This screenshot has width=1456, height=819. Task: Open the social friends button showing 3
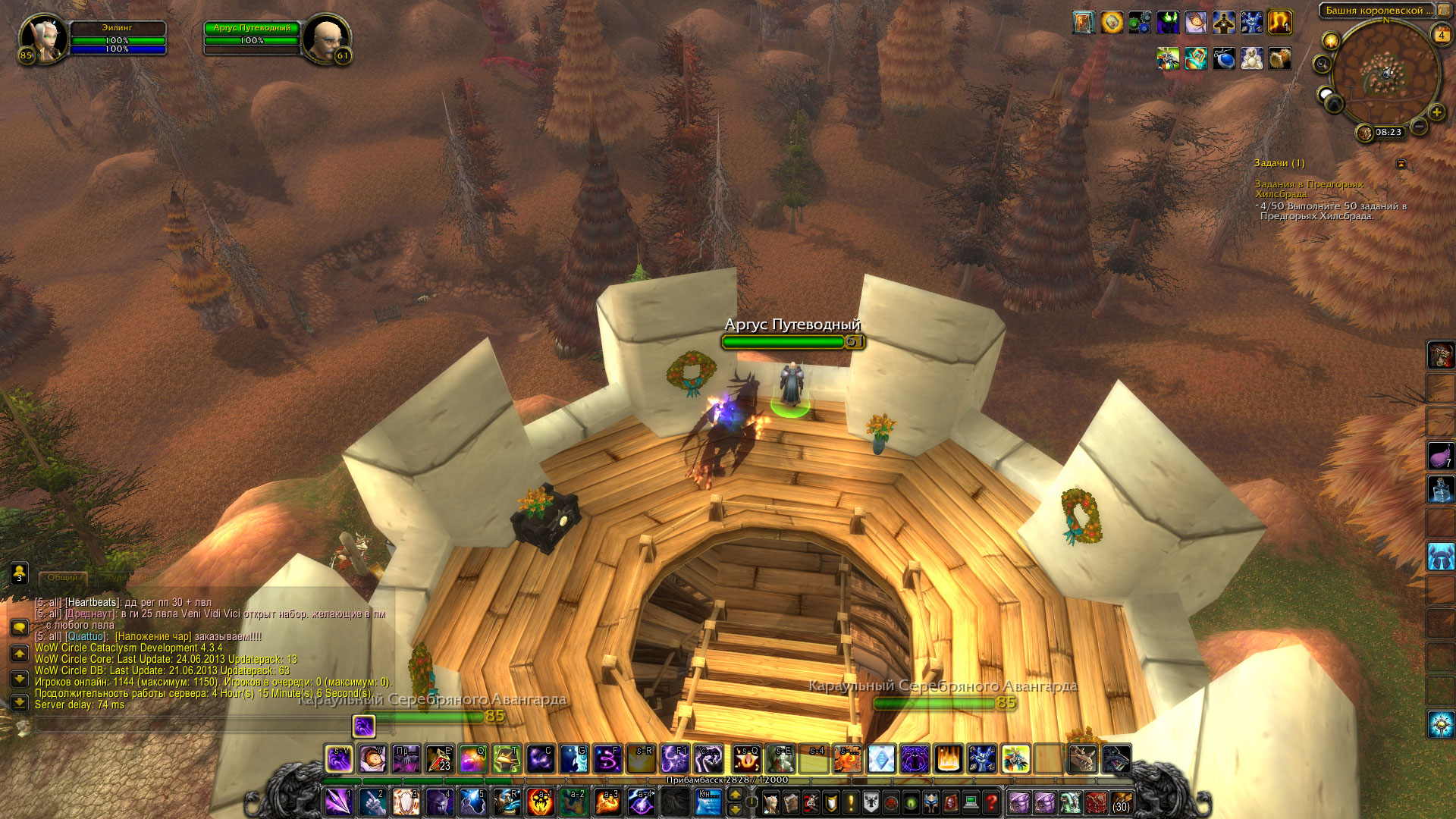tap(19, 573)
